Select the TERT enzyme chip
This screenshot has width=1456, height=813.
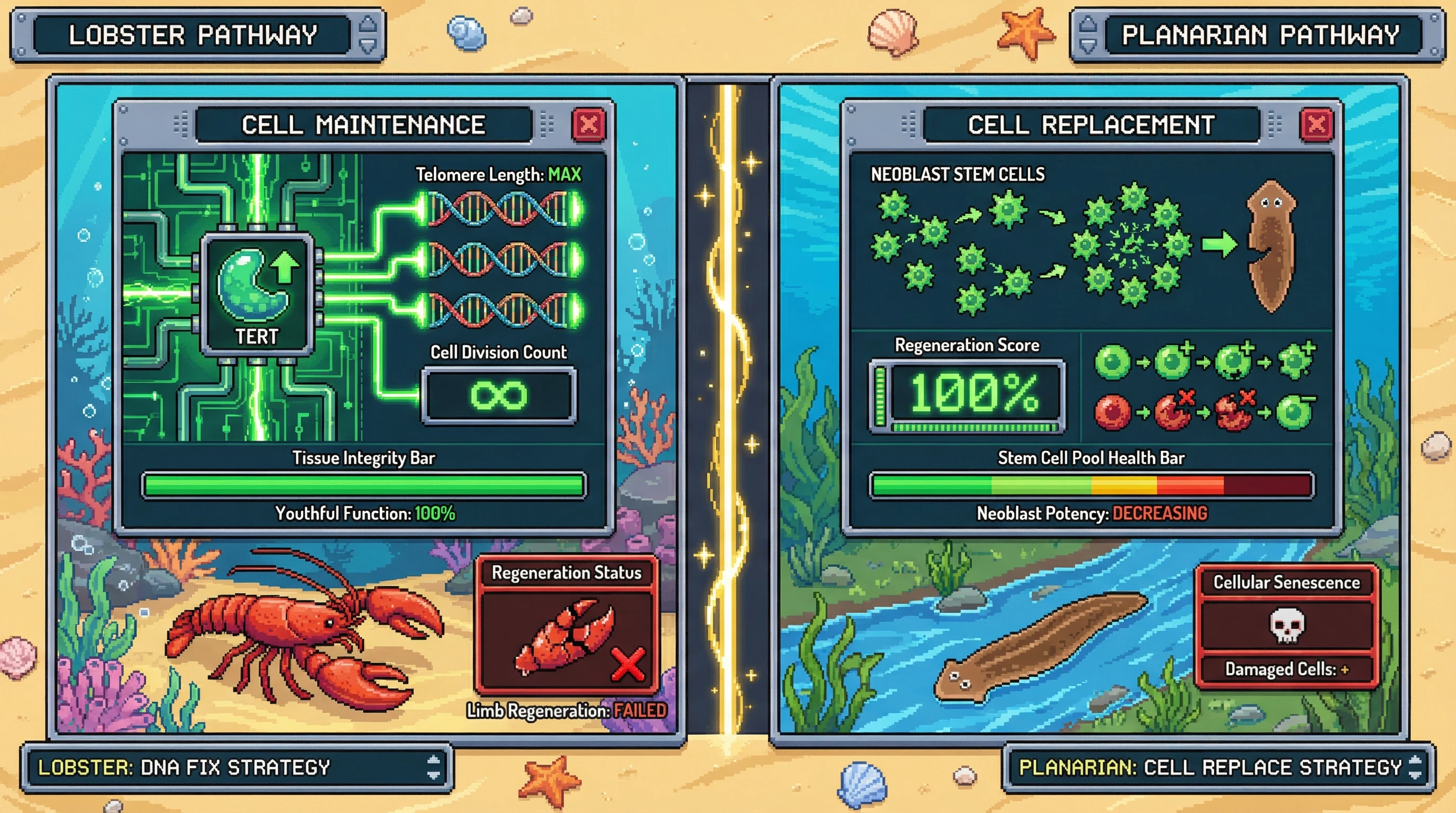[257, 293]
